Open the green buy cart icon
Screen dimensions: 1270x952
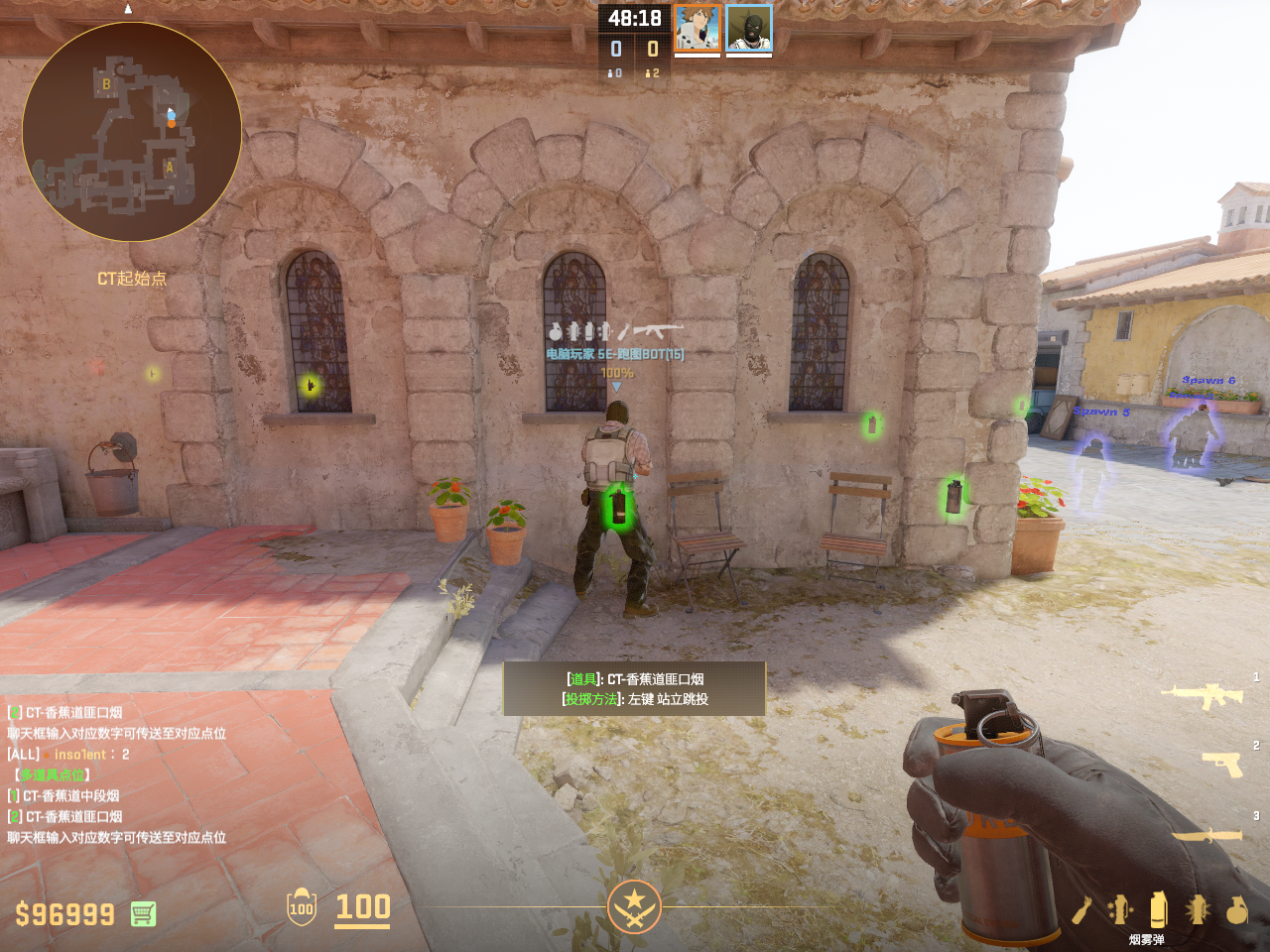[143, 913]
